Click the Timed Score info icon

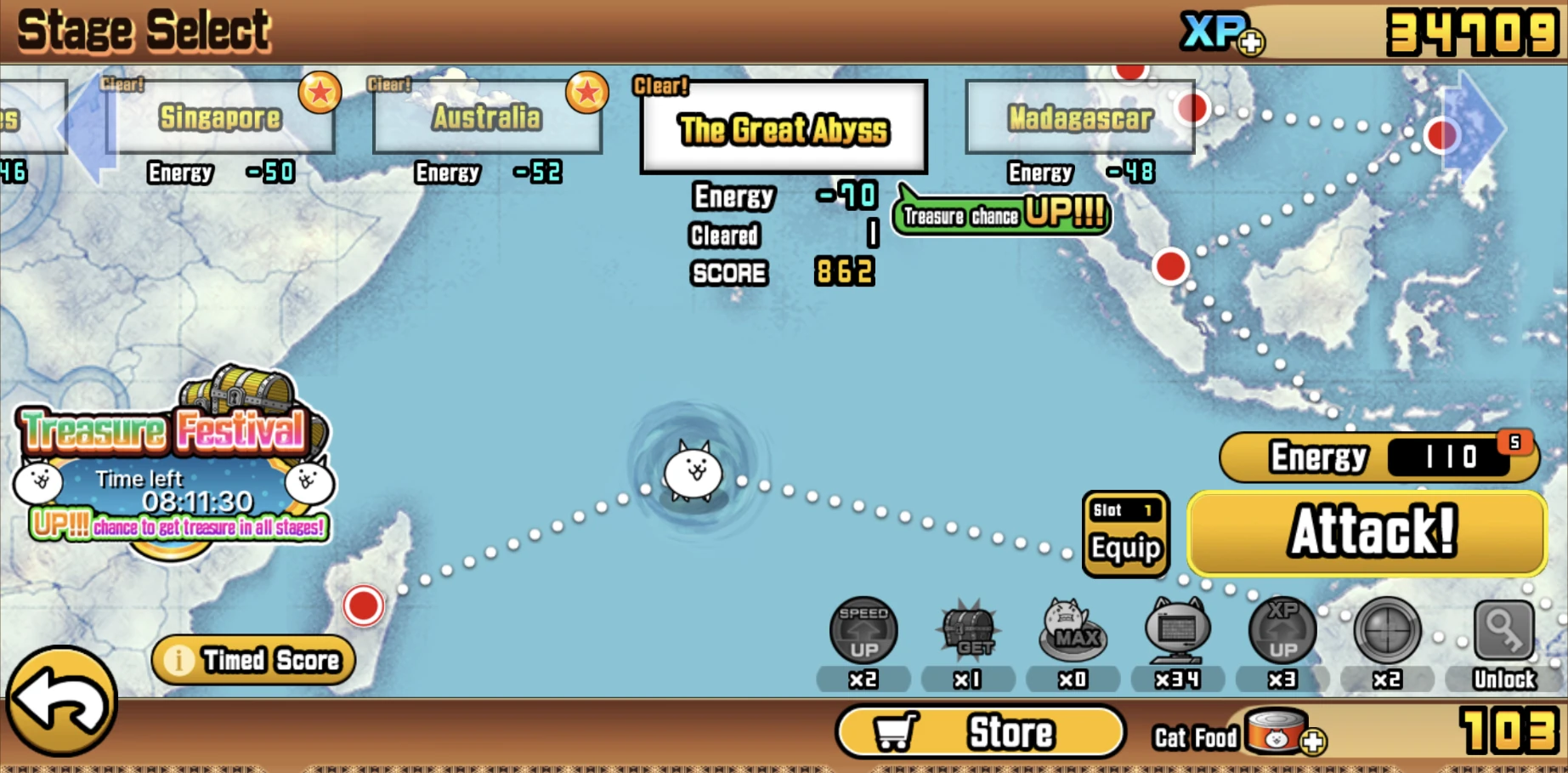[178, 659]
